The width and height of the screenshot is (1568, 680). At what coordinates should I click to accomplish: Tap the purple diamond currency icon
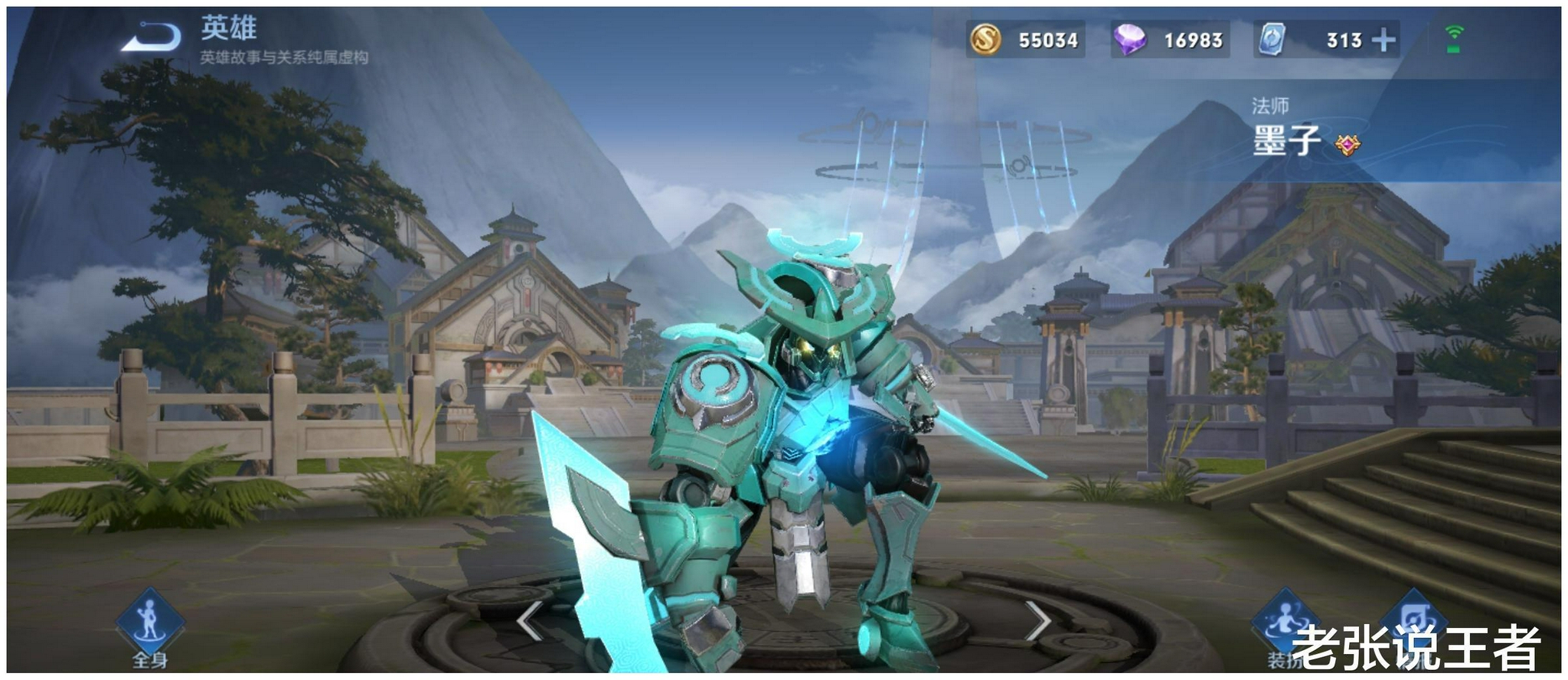click(1129, 39)
